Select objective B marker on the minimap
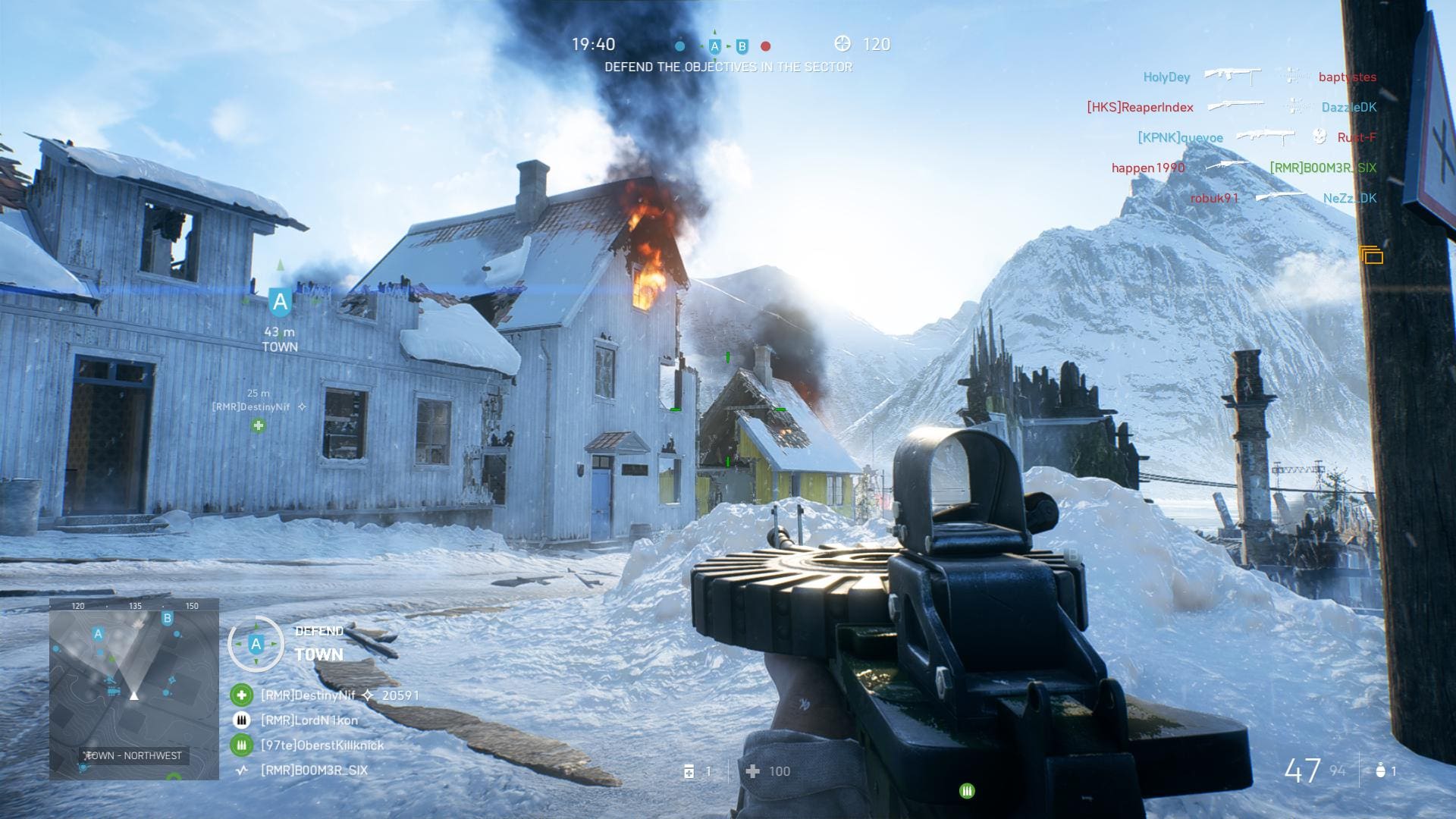Image resolution: width=1456 pixels, height=819 pixels. click(x=168, y=619)
